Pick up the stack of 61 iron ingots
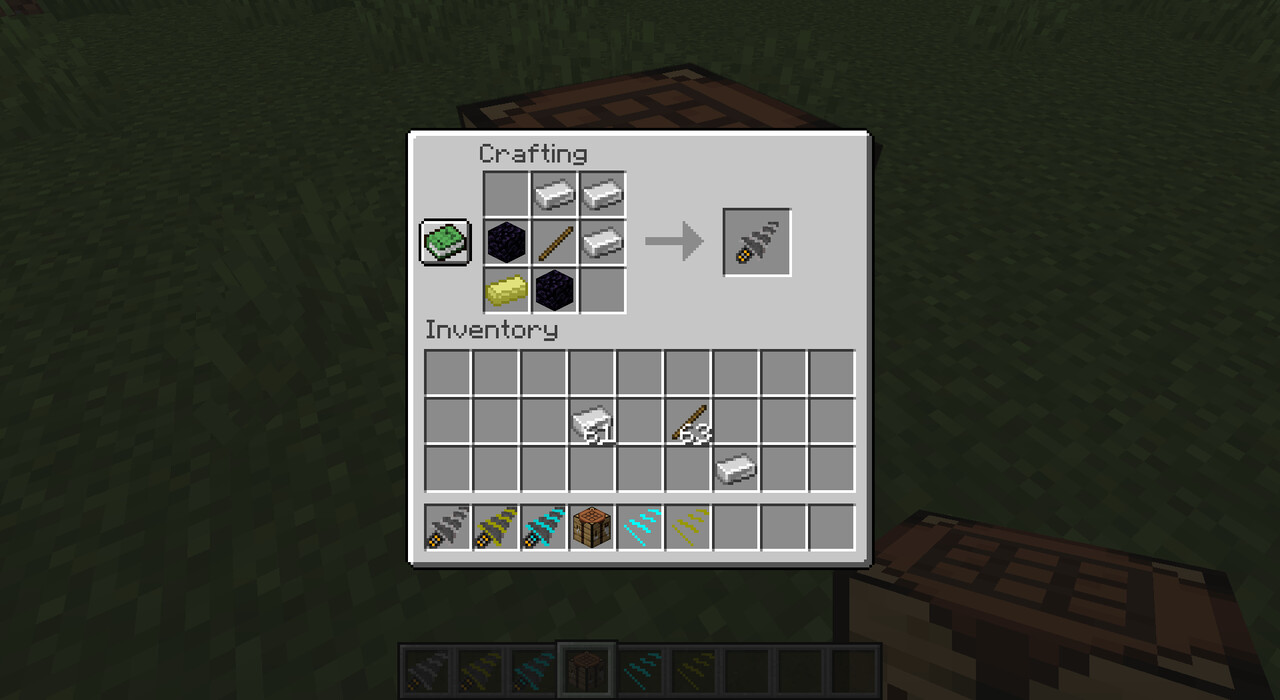The image size is (1280, 700). pos(592,422)
